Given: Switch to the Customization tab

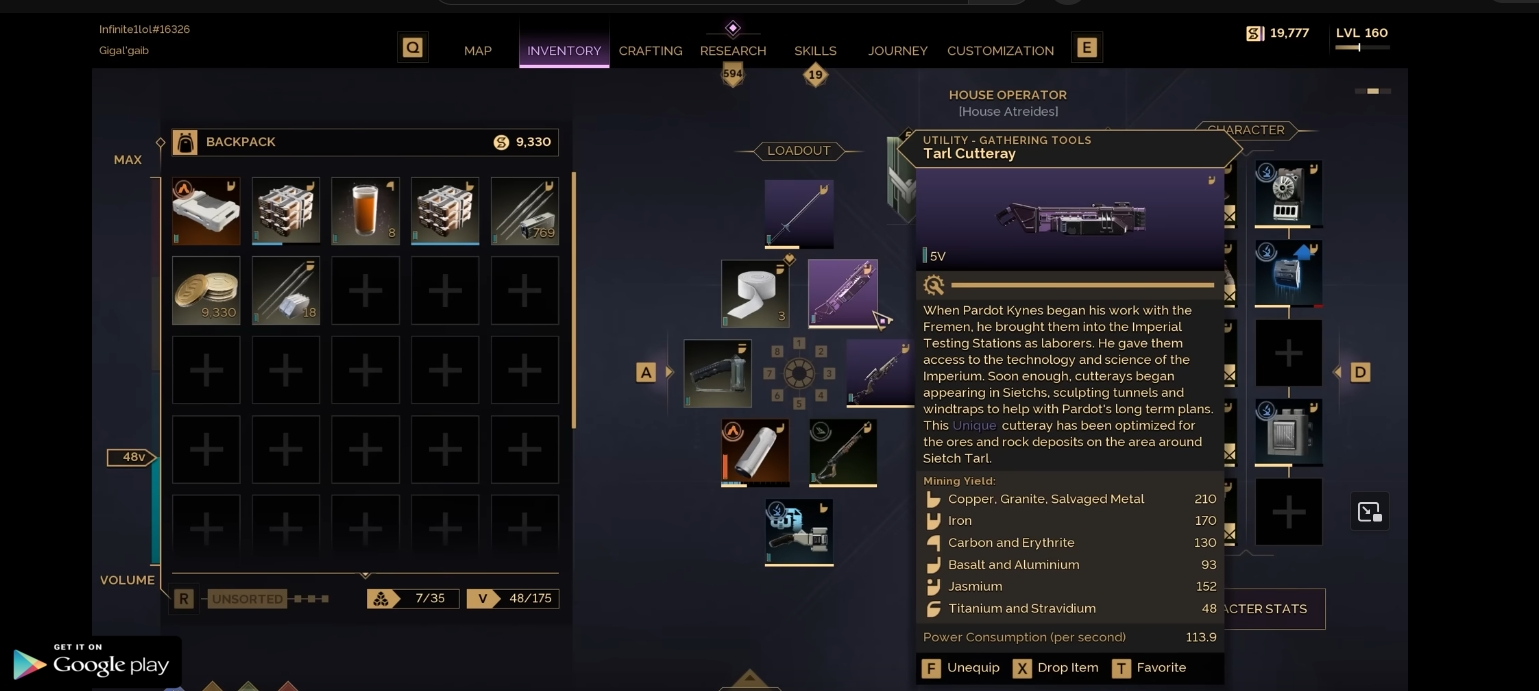Looking at the screenshot, I should [1000, 50].
